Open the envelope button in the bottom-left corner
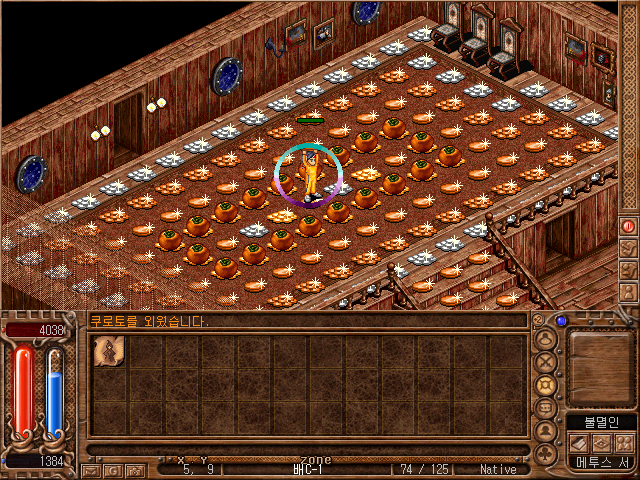 pos(90,469)
